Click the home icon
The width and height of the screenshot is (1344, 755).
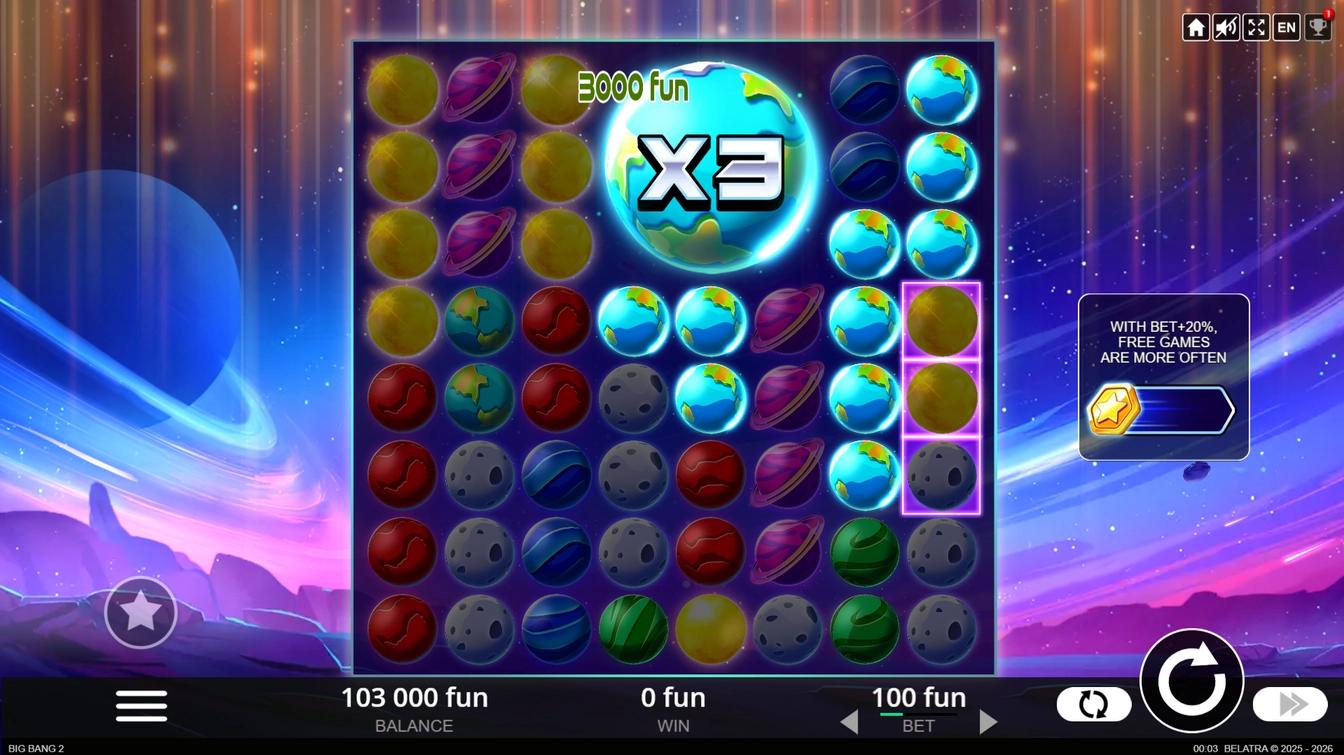coord(1196,27)
